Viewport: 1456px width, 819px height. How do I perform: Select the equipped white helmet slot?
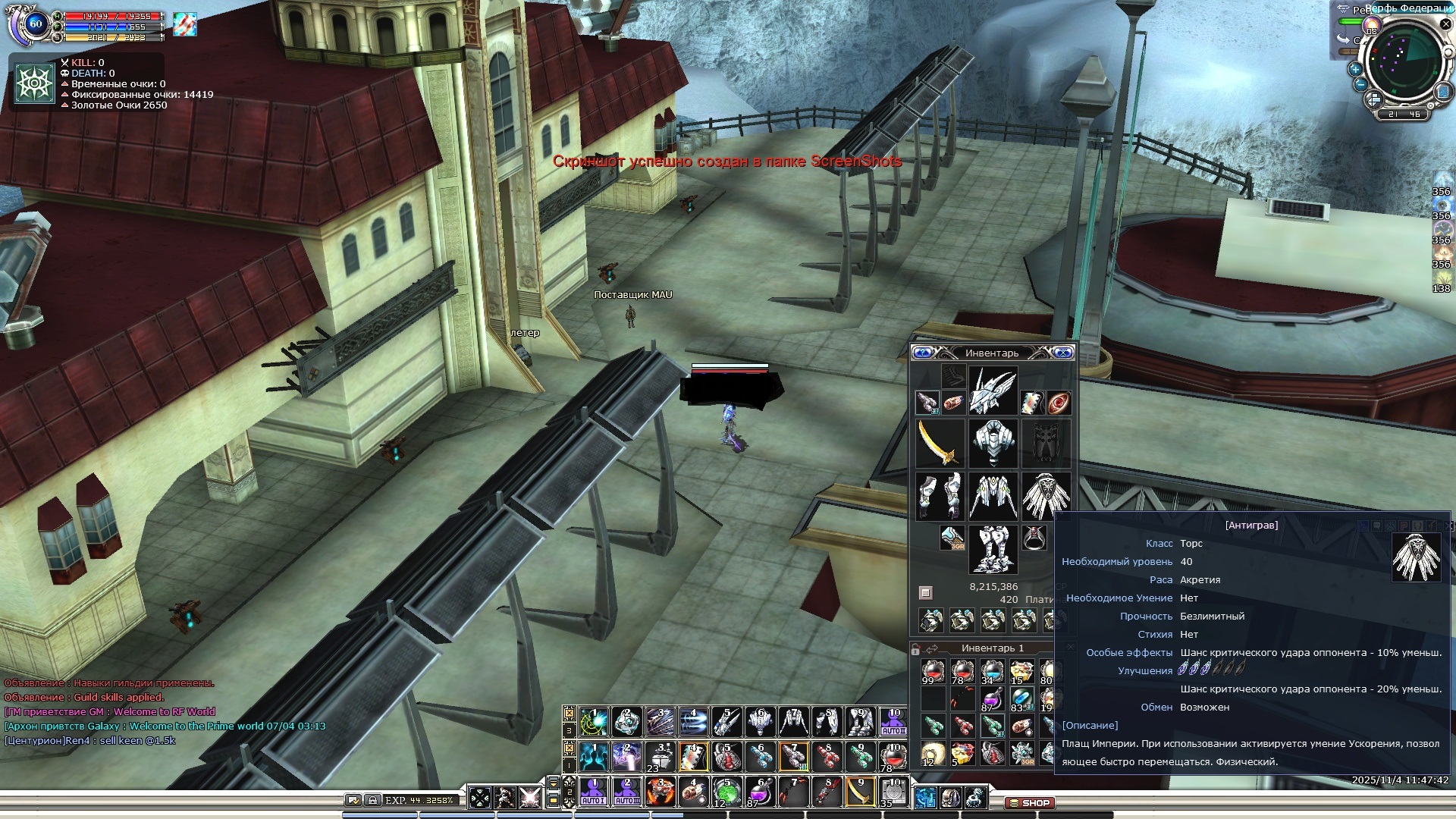click(993, 391)
